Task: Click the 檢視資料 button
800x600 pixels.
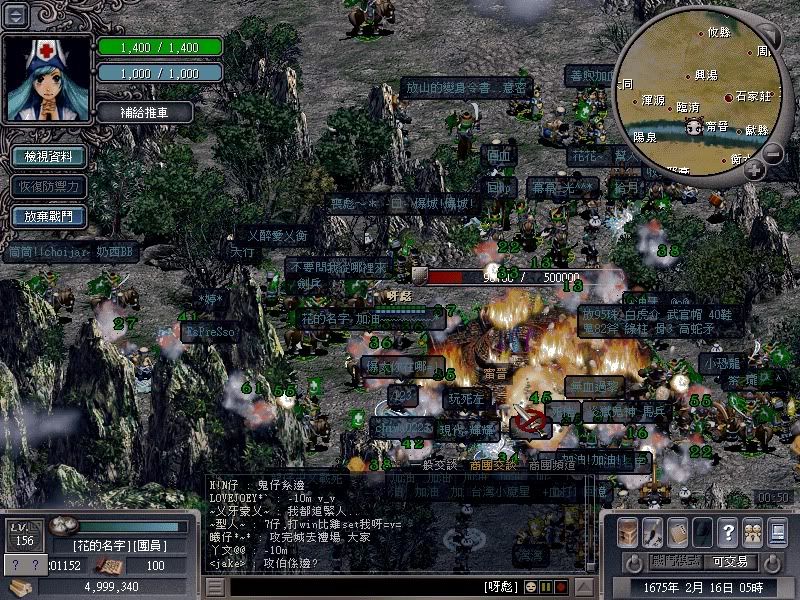Action: click(x=48, y=157)
